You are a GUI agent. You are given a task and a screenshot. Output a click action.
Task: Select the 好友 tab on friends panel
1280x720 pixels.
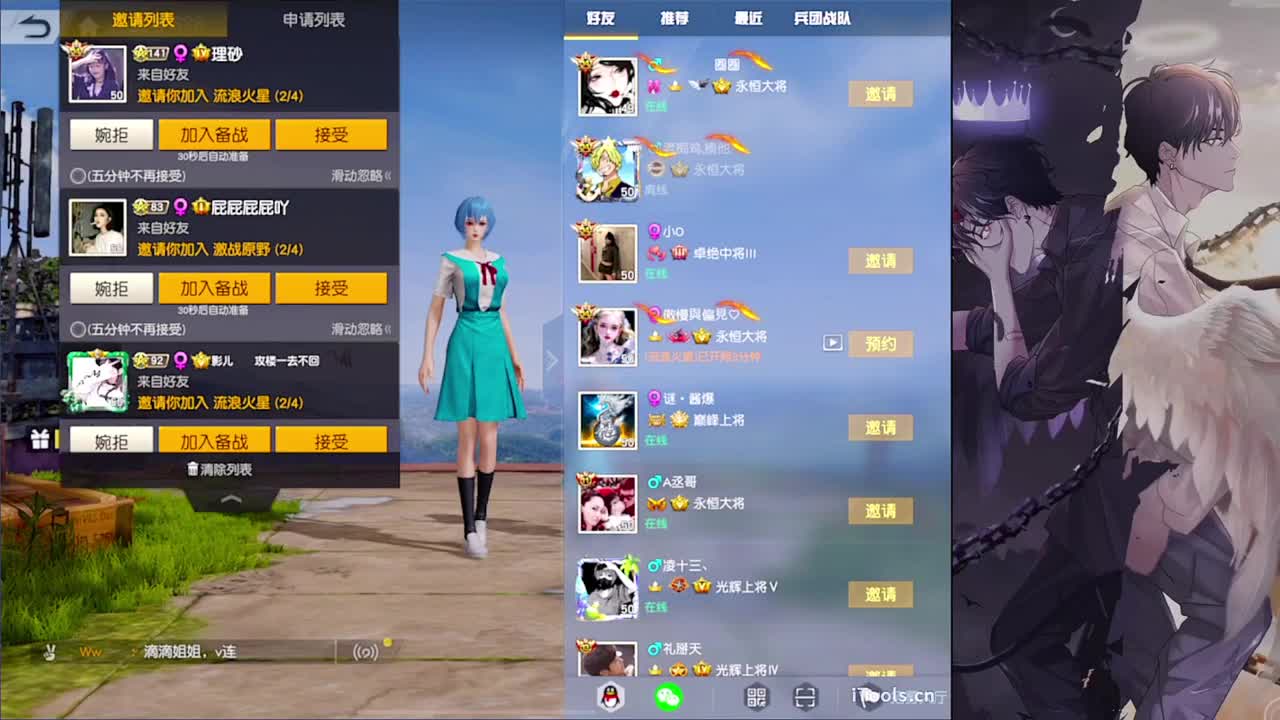[601, 18]
